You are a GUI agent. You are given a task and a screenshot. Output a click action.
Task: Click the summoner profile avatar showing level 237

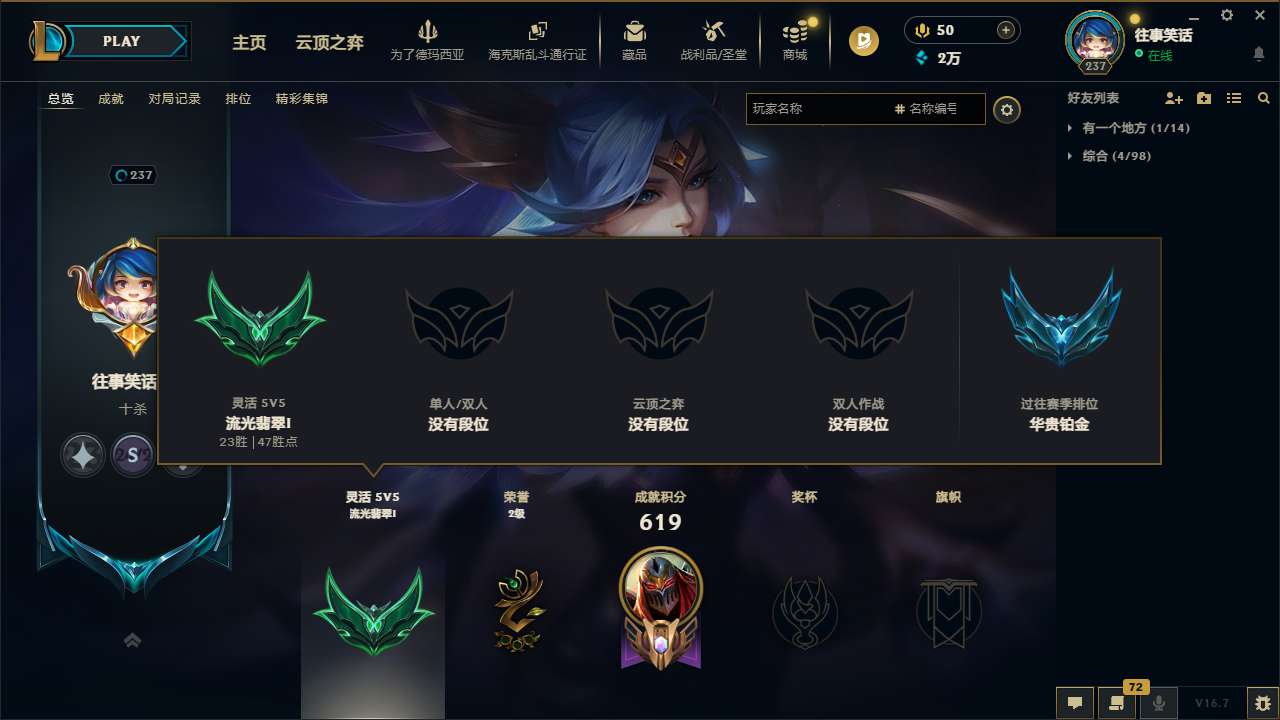click(1094, 41)
